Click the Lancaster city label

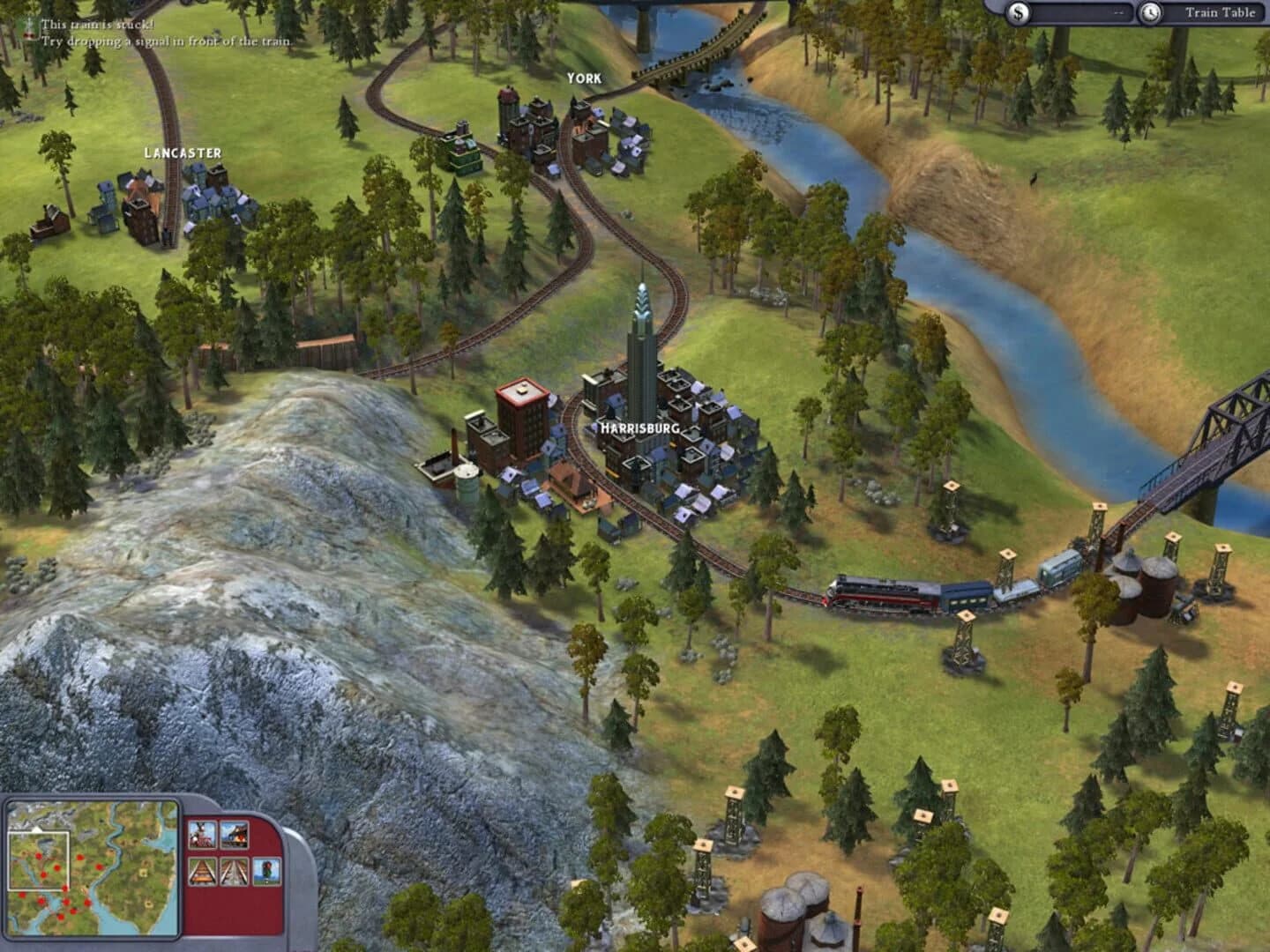click(x=181, y=152)
